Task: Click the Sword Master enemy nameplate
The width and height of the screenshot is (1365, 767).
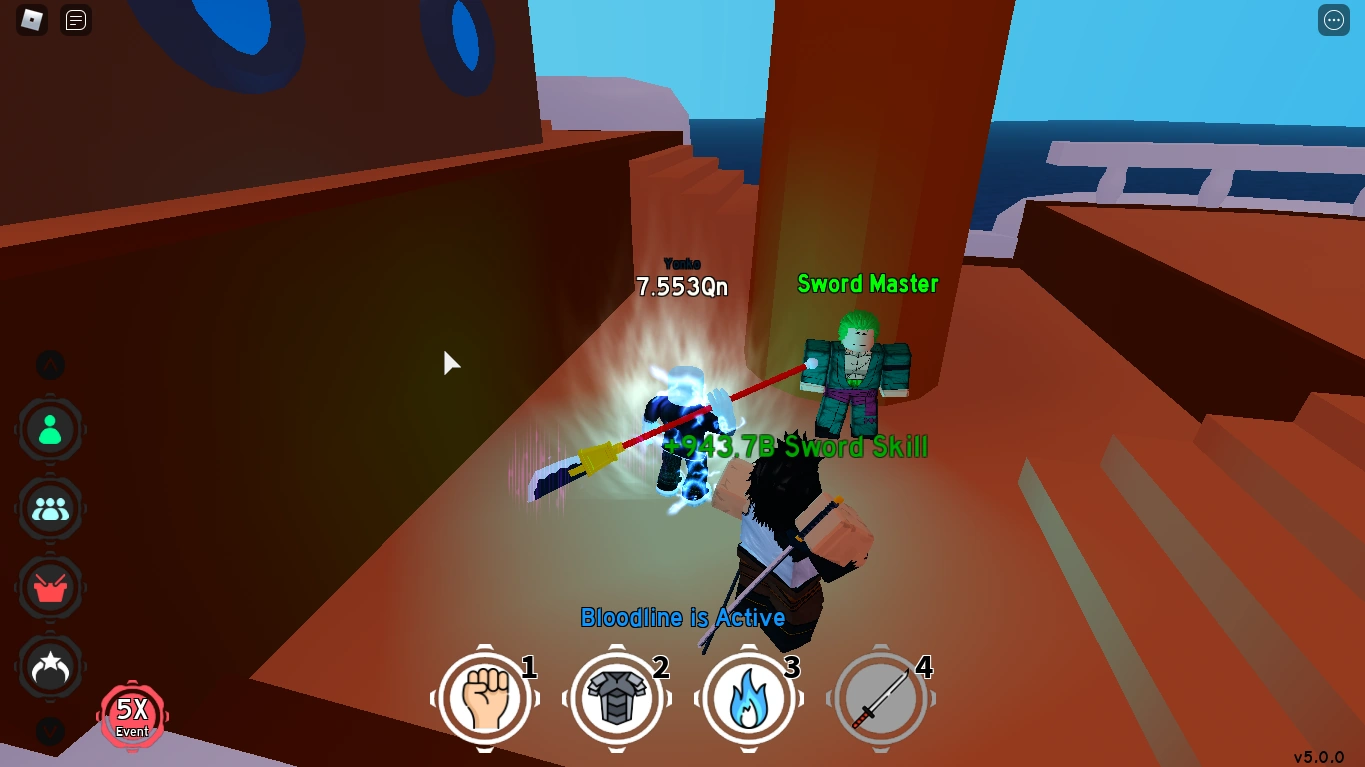Action: 867,284
